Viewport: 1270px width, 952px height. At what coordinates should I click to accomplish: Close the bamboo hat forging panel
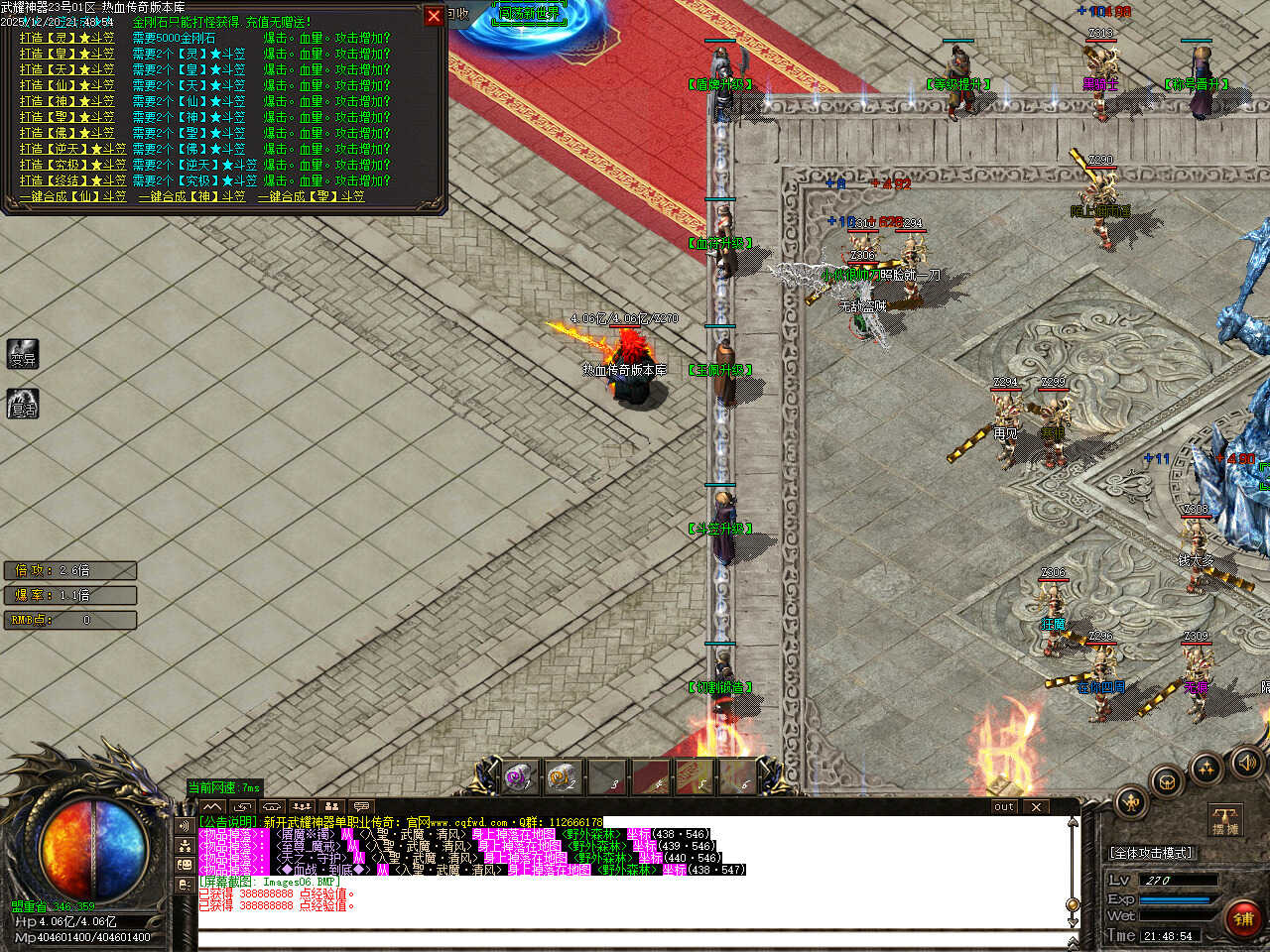[x=434, y=16]
